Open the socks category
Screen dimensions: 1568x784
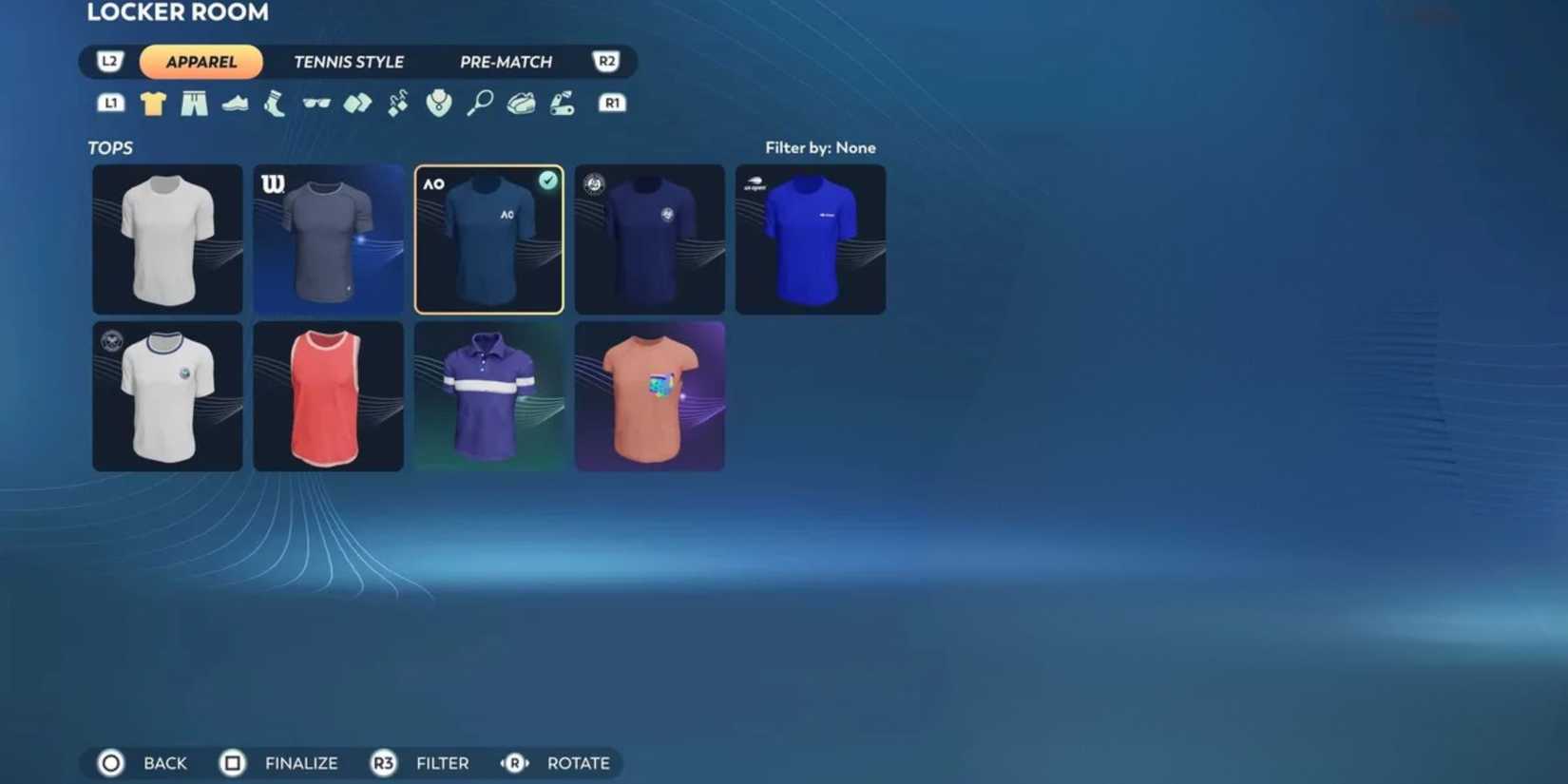point(276,103)
